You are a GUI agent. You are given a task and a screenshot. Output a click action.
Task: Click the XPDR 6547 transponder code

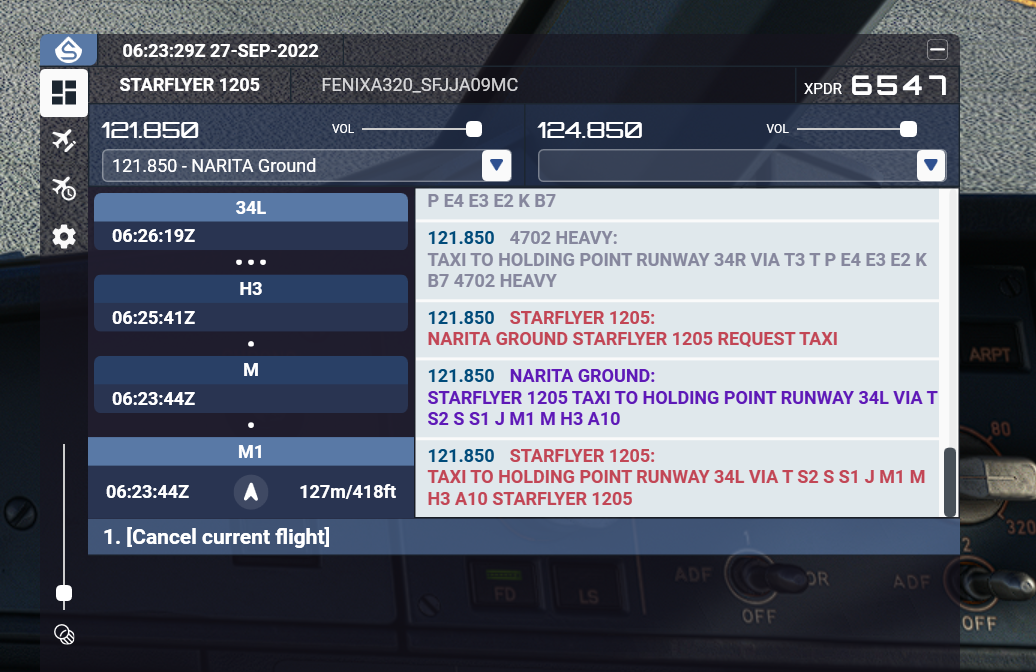point(898,86)
